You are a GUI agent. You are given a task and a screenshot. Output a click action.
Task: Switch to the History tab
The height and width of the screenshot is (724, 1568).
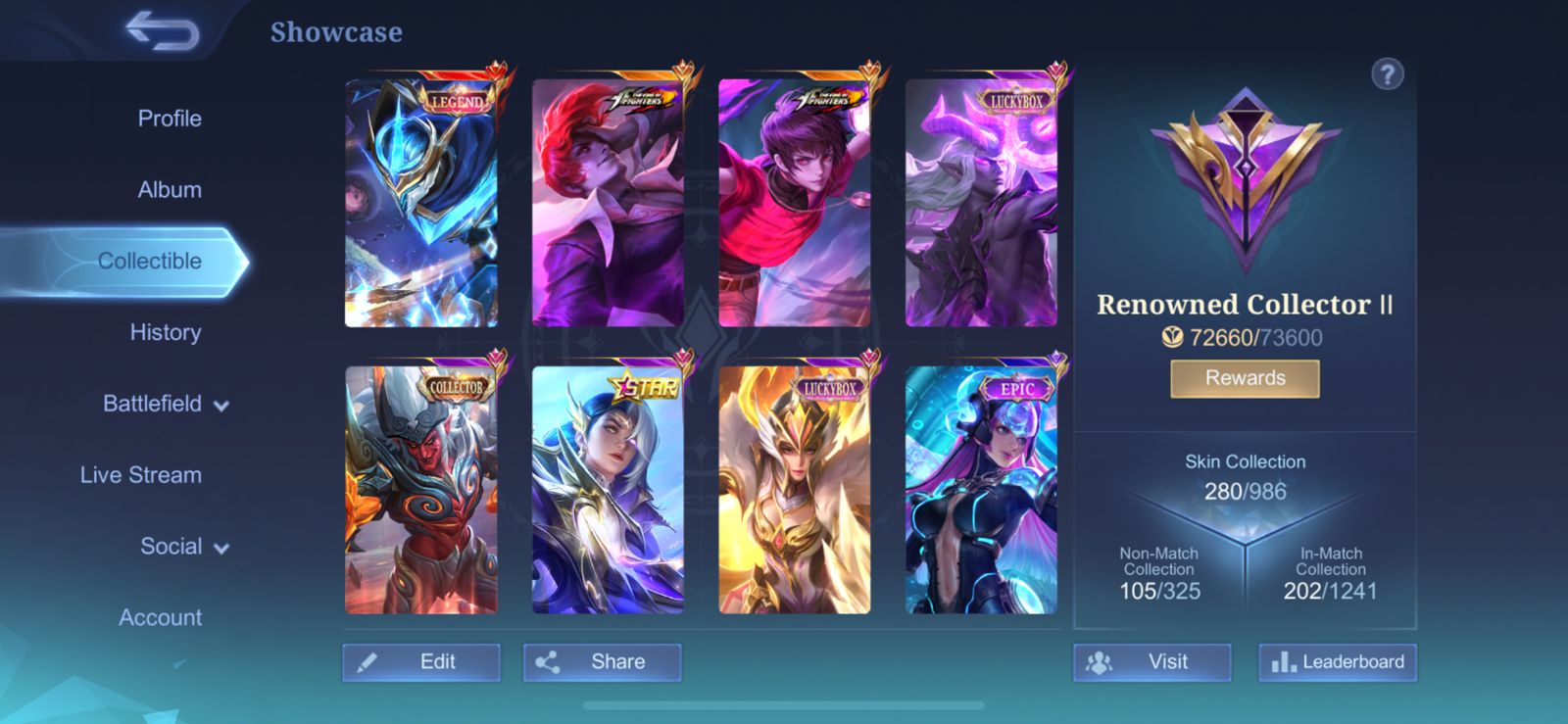coord(166,332)
